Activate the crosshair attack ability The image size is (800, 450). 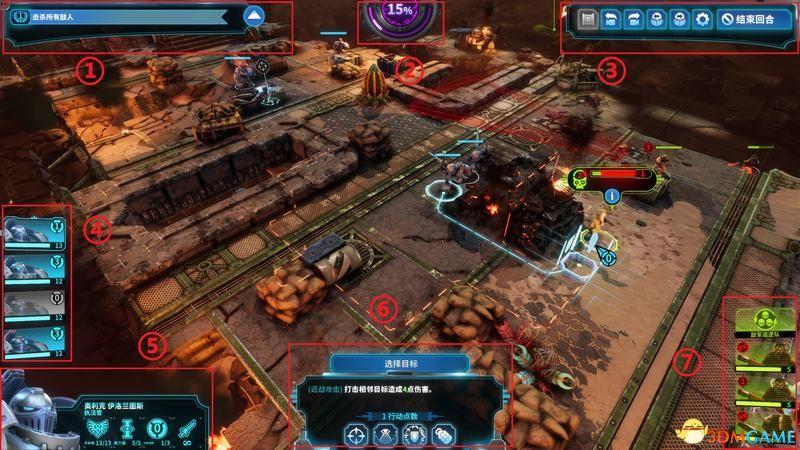(x=356, y=434)
